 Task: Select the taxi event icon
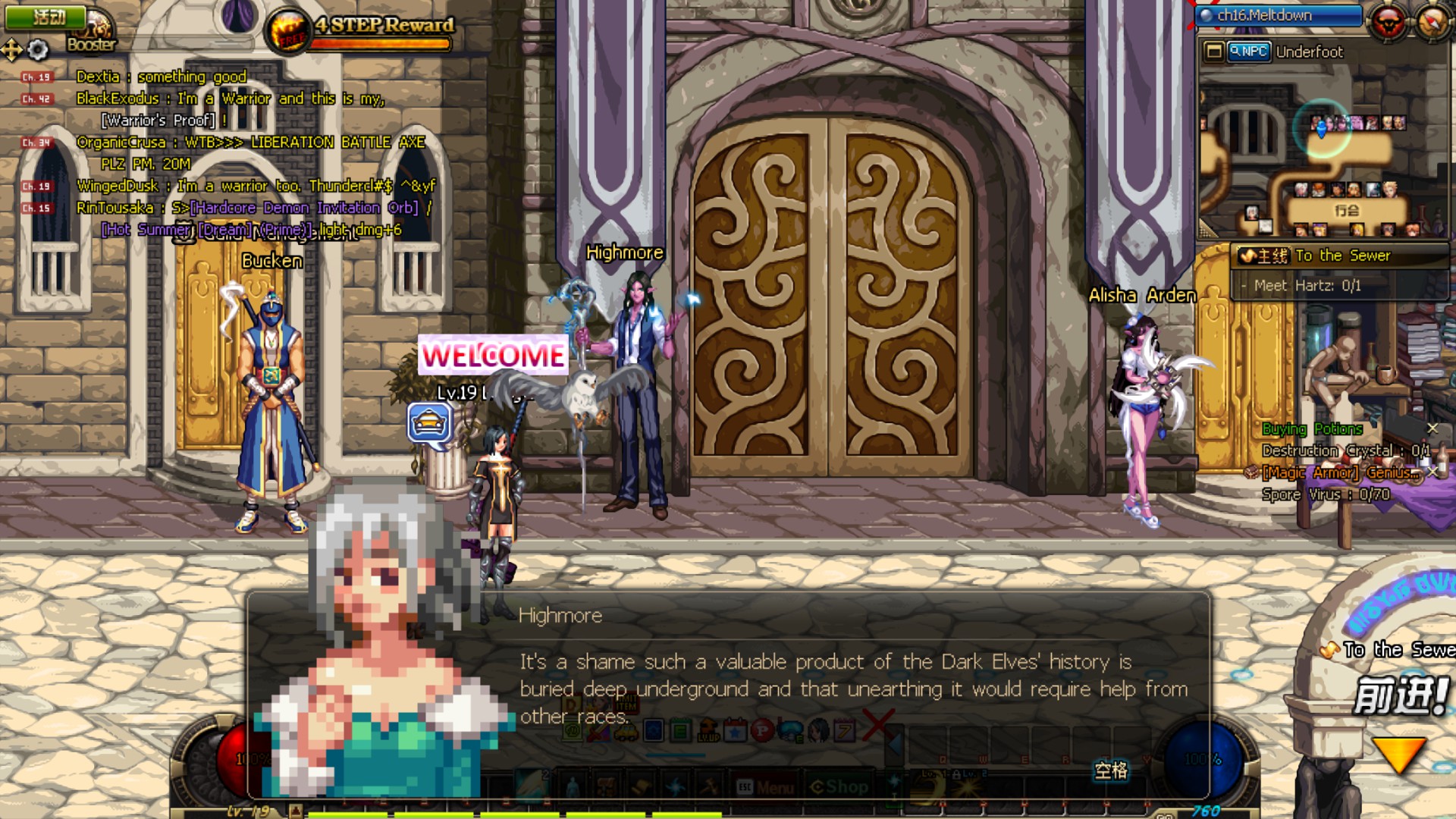click(626, 733)
